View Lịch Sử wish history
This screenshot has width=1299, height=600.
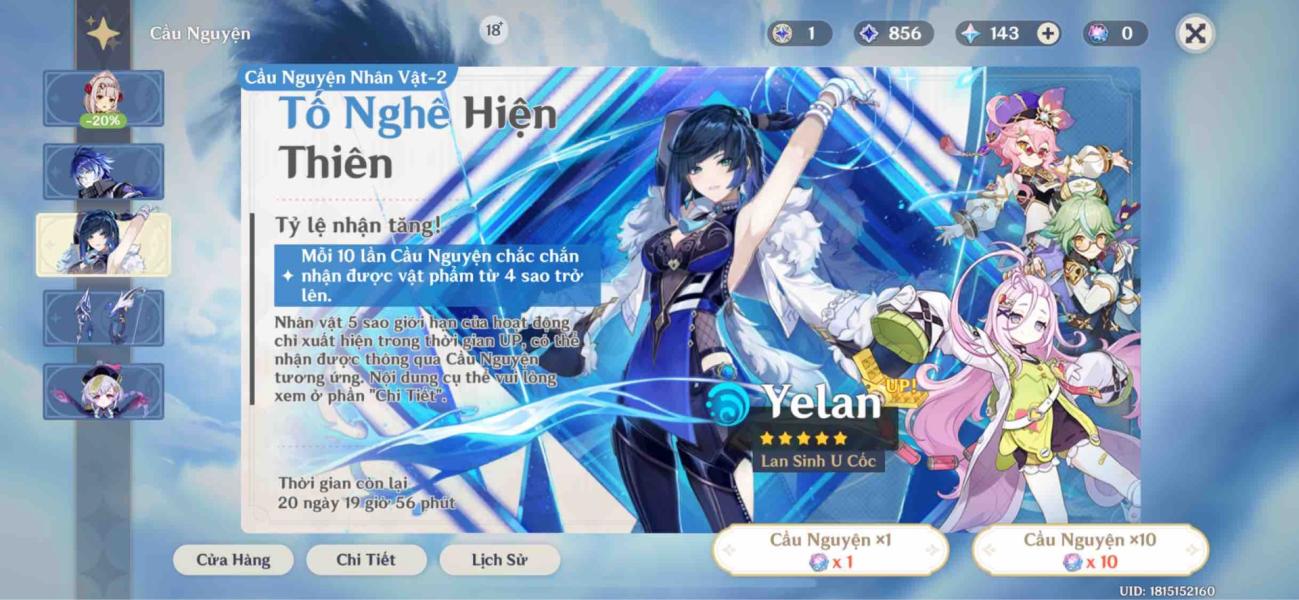499,560
